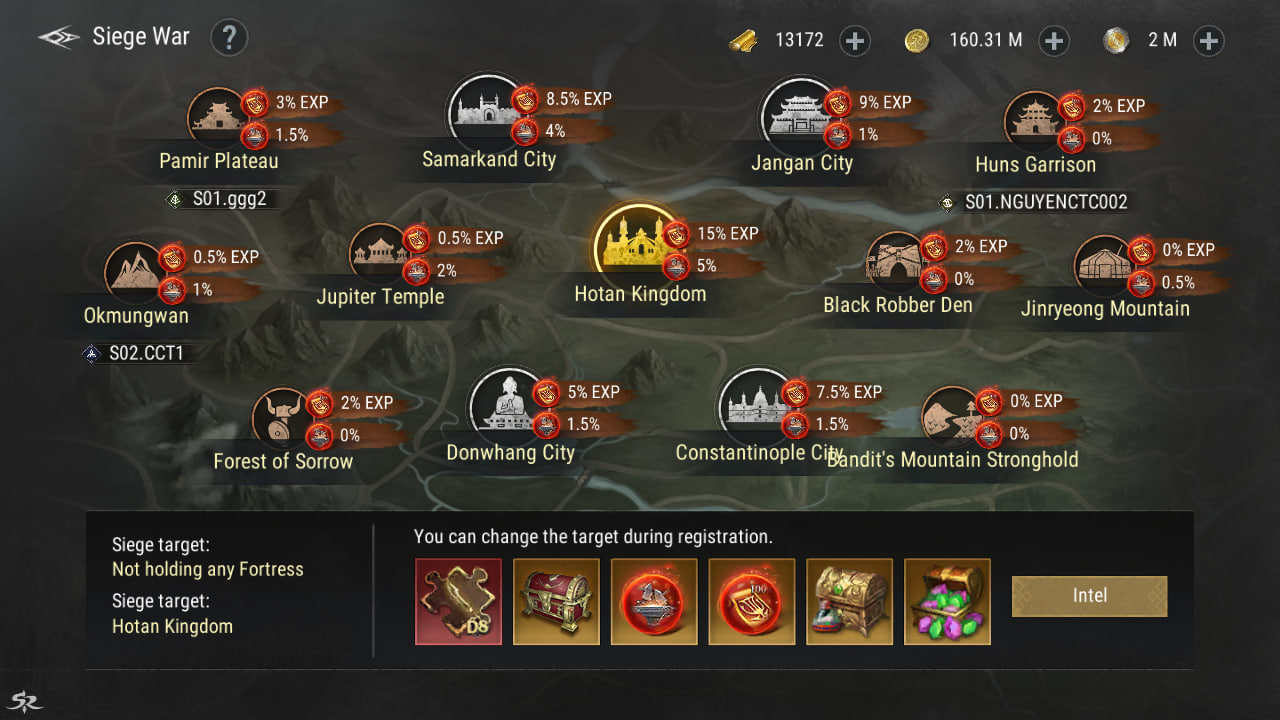The height and width of the screenshot is (720, 1280).
Task: Select Jinryeong Mountain fortress
Action: point(1102,265)
